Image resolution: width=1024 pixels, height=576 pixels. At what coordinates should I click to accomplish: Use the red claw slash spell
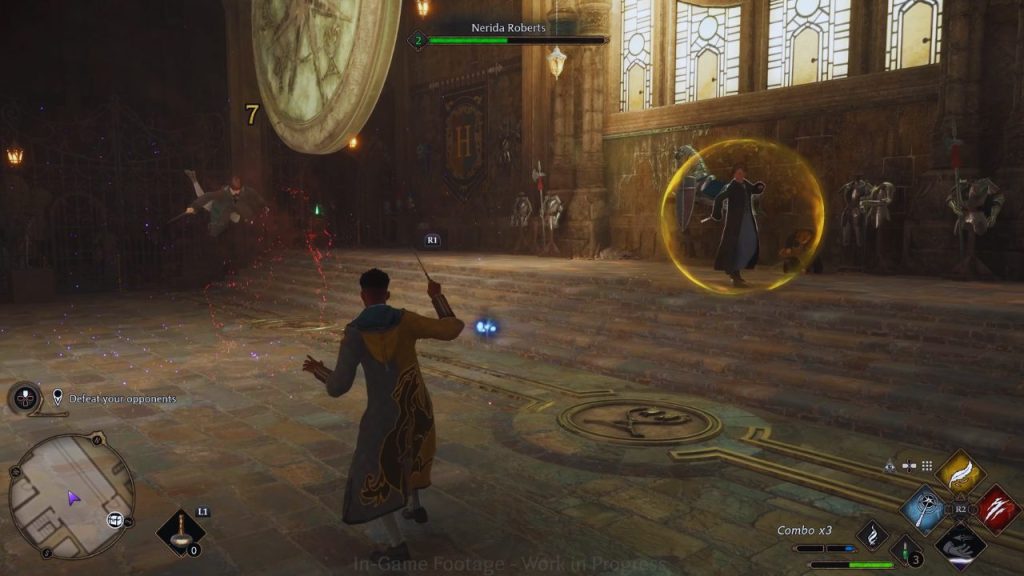(x=997, y=508)
